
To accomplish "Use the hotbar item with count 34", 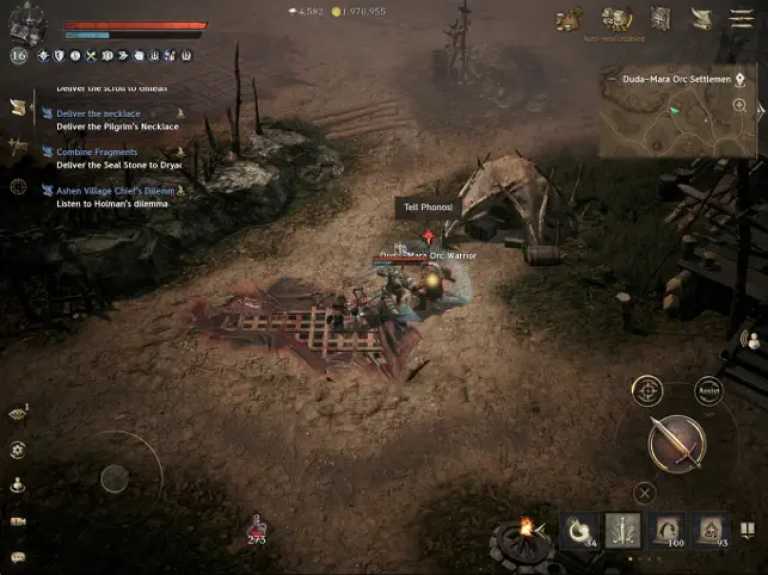I will (578, 531).
